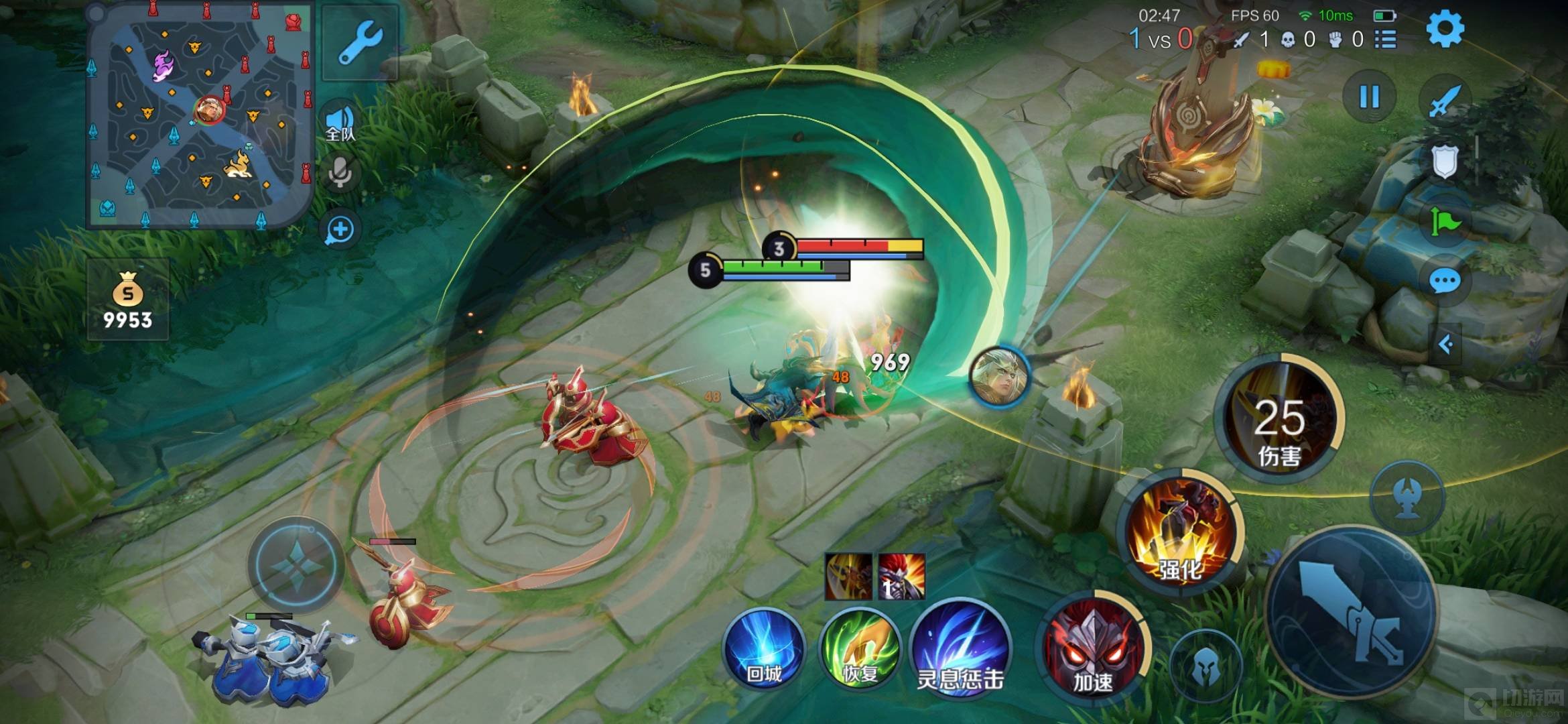Send the green flag gather signal
Viewport: 1568px width, 724px height.
pos(1444,221)
